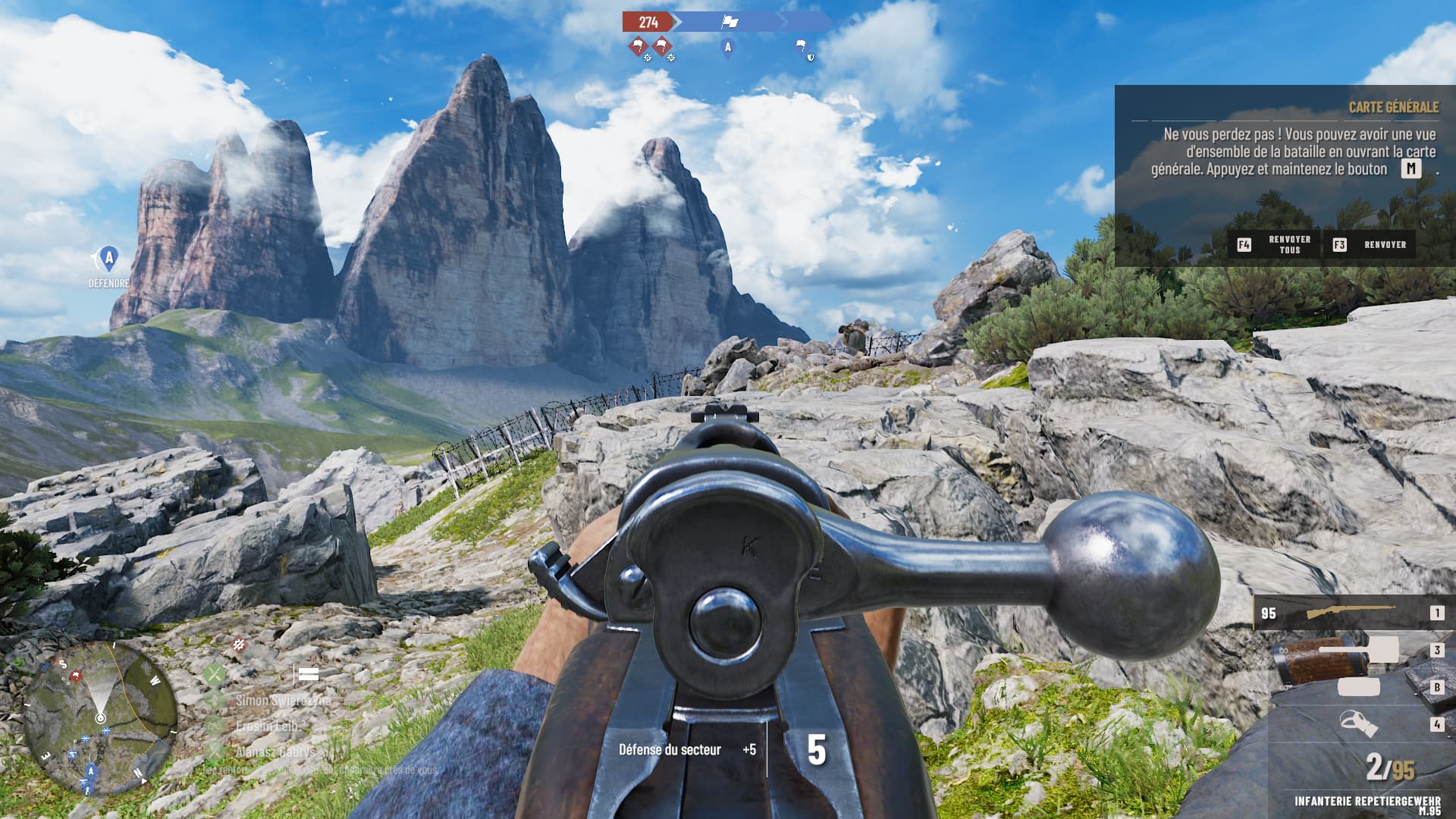Select squad member Simon Swierezyna
Image resolution: width=1456 pixels, height=819 pixels.
coord(282,701)
